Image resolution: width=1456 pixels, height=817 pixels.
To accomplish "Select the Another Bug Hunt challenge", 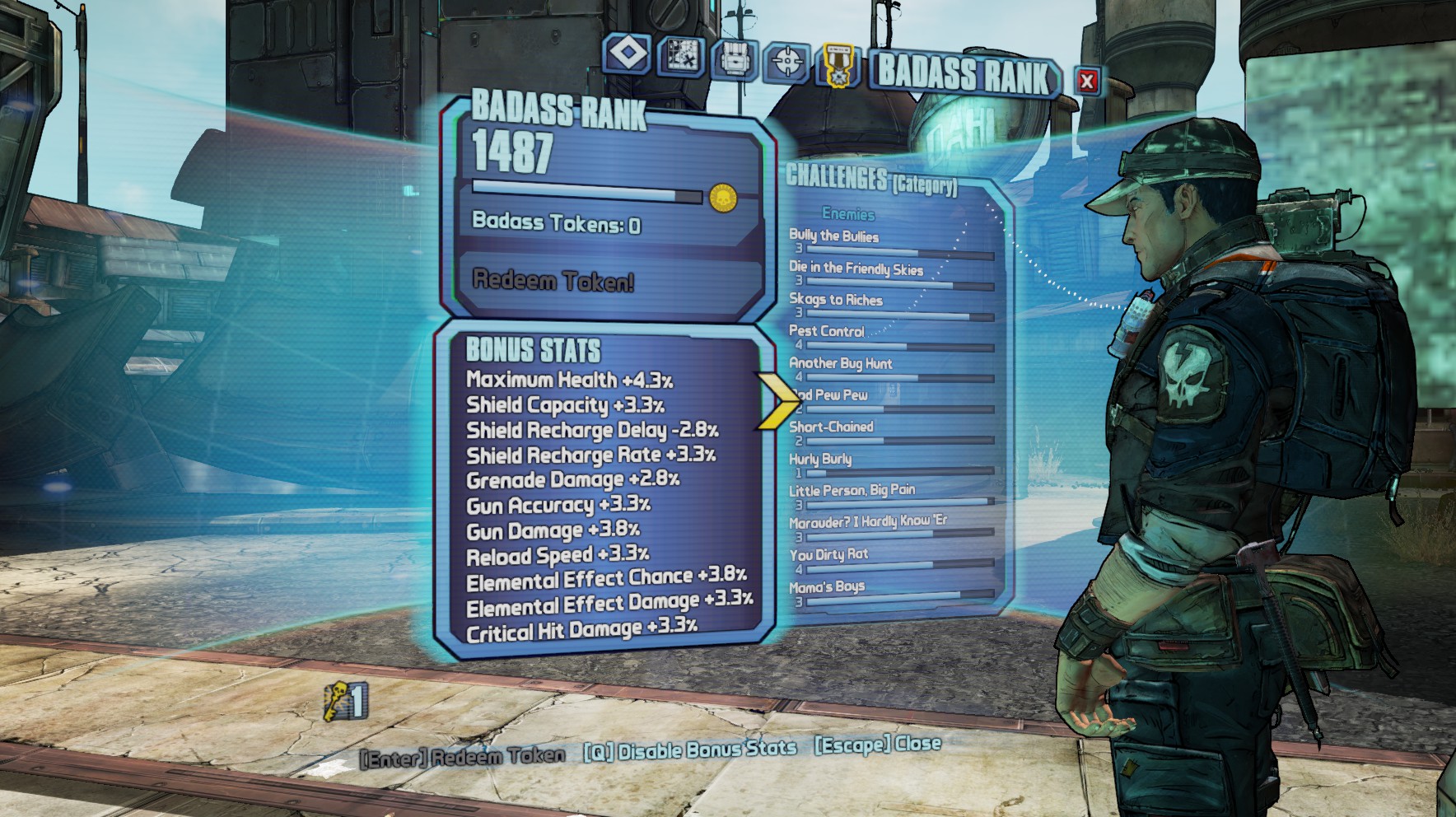I will coord(840,363).
